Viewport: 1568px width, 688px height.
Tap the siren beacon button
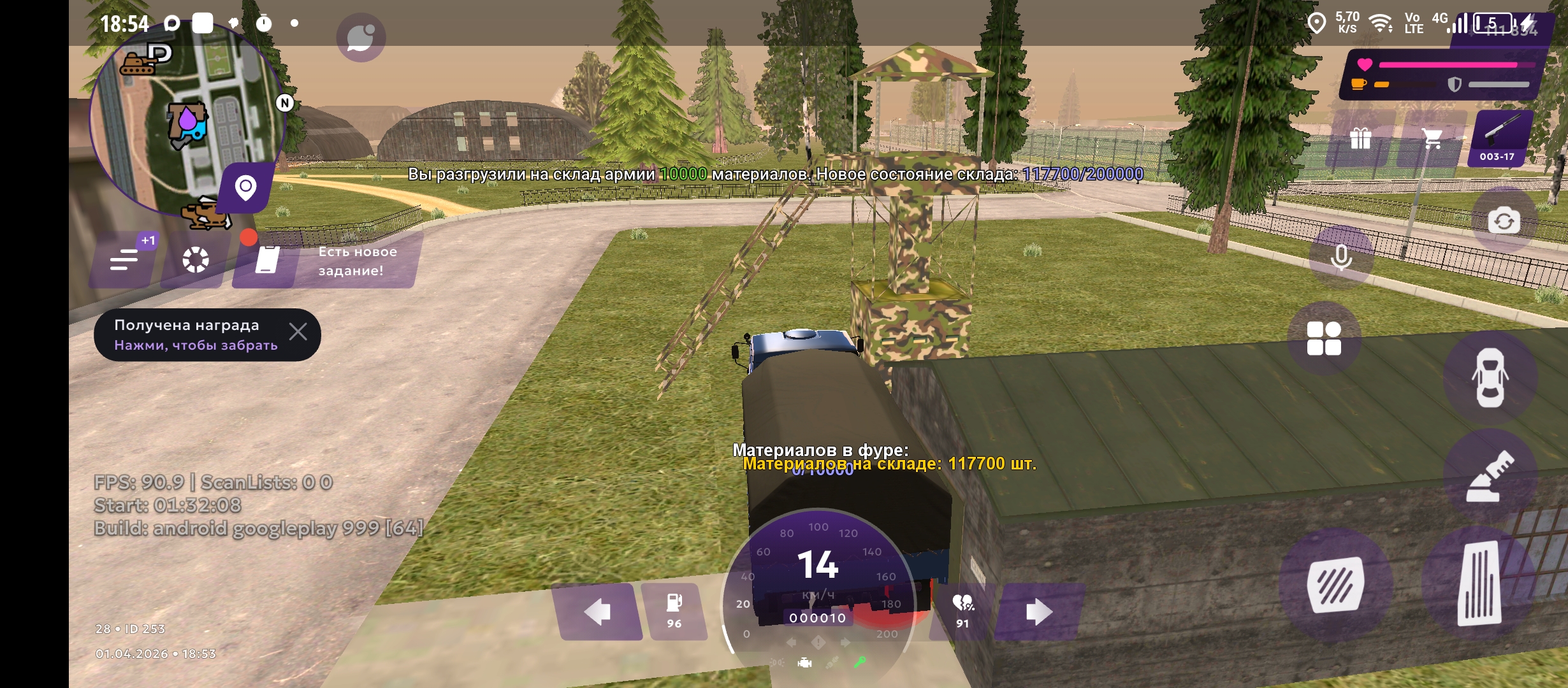[x=1490, y=477]
